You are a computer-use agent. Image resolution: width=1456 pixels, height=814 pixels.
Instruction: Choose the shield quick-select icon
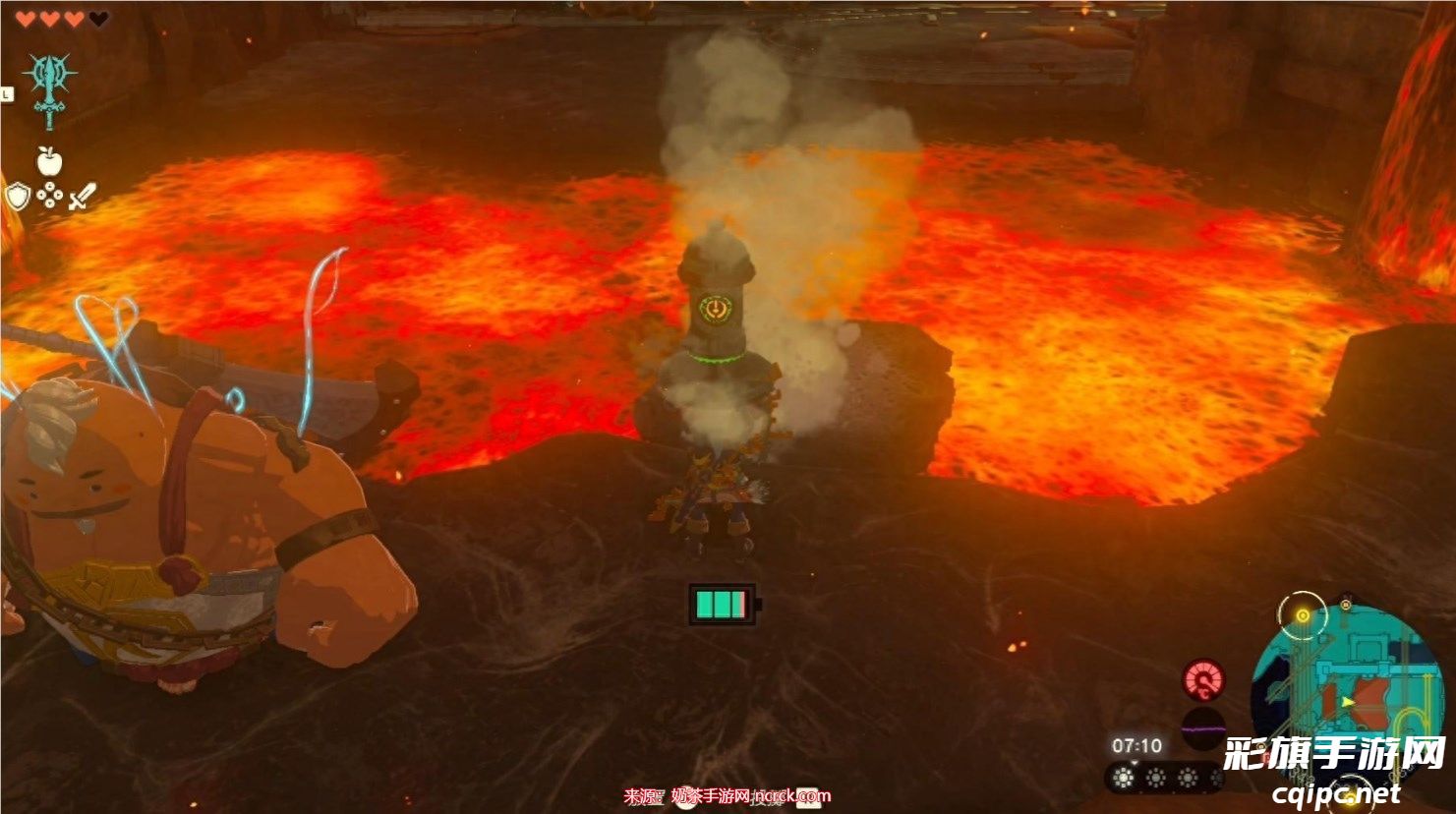pyautogui.click(x=19, y=198)
